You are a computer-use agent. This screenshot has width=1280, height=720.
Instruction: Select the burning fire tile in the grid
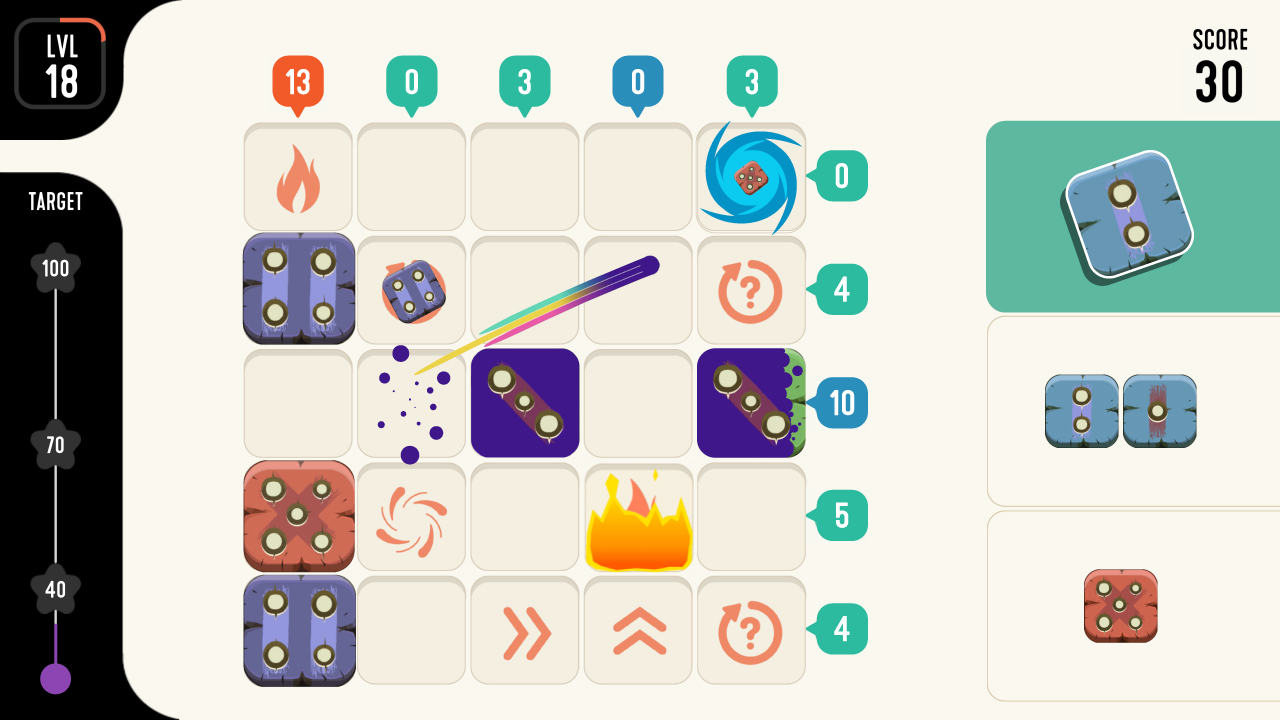coord(638,517)
